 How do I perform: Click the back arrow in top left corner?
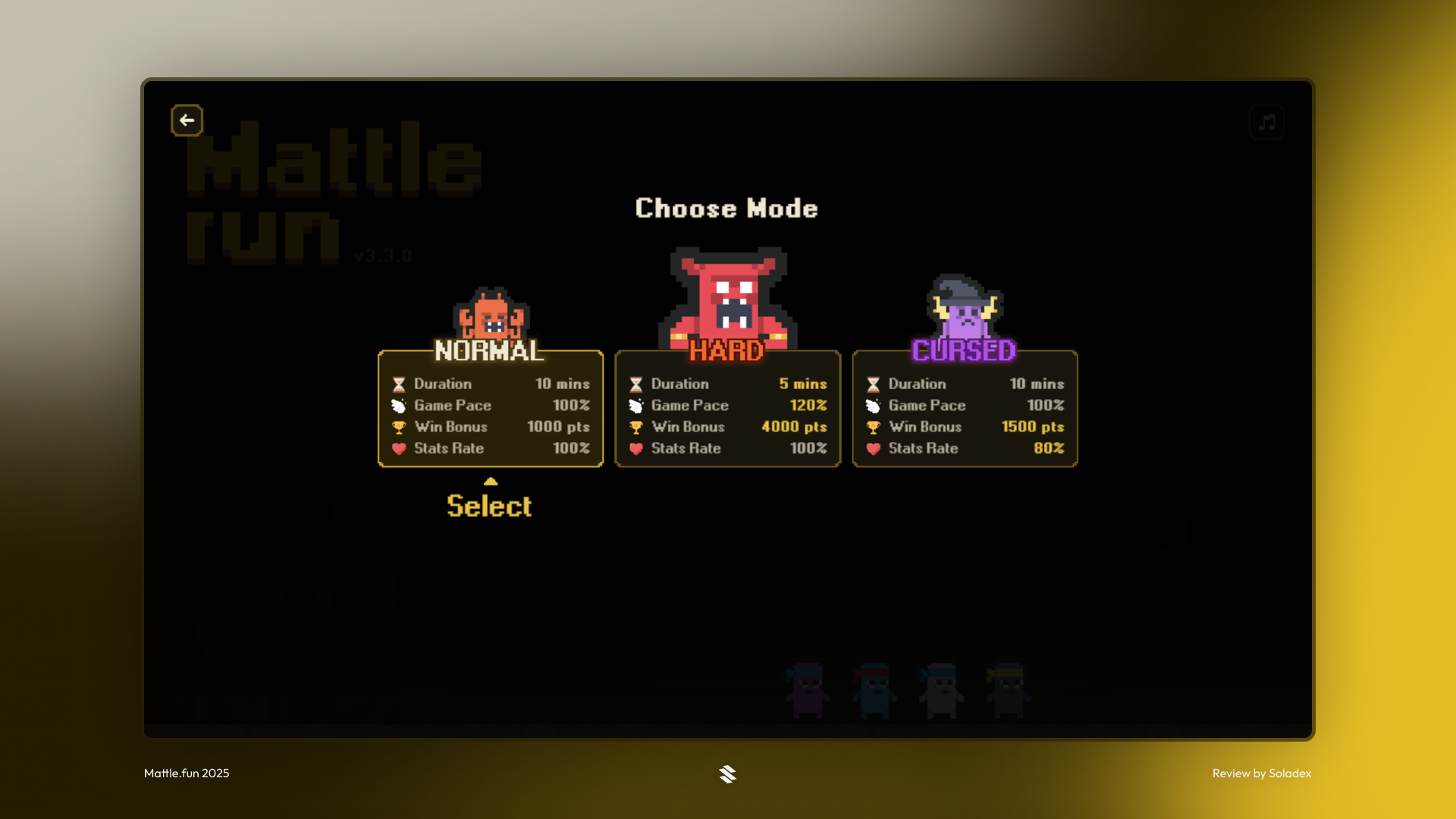pyautogui.click(x=187, y=120)
